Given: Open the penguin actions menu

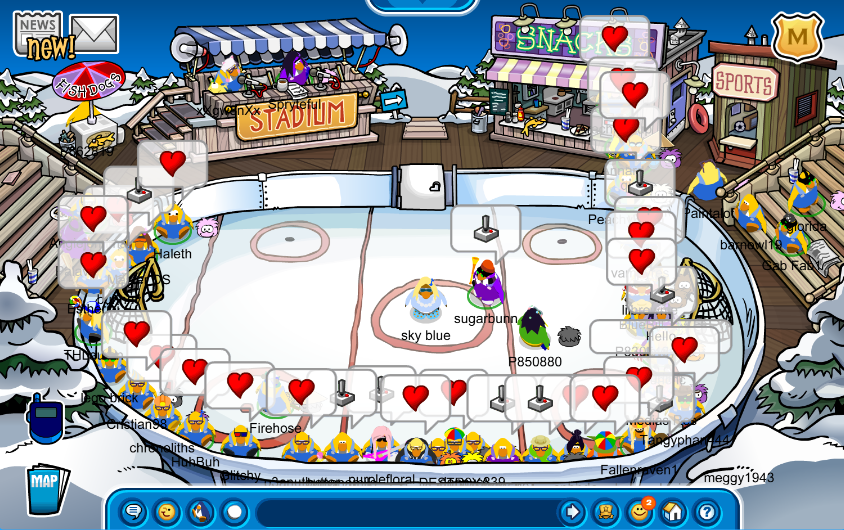Looking at the screenshot, I should 200,512.
